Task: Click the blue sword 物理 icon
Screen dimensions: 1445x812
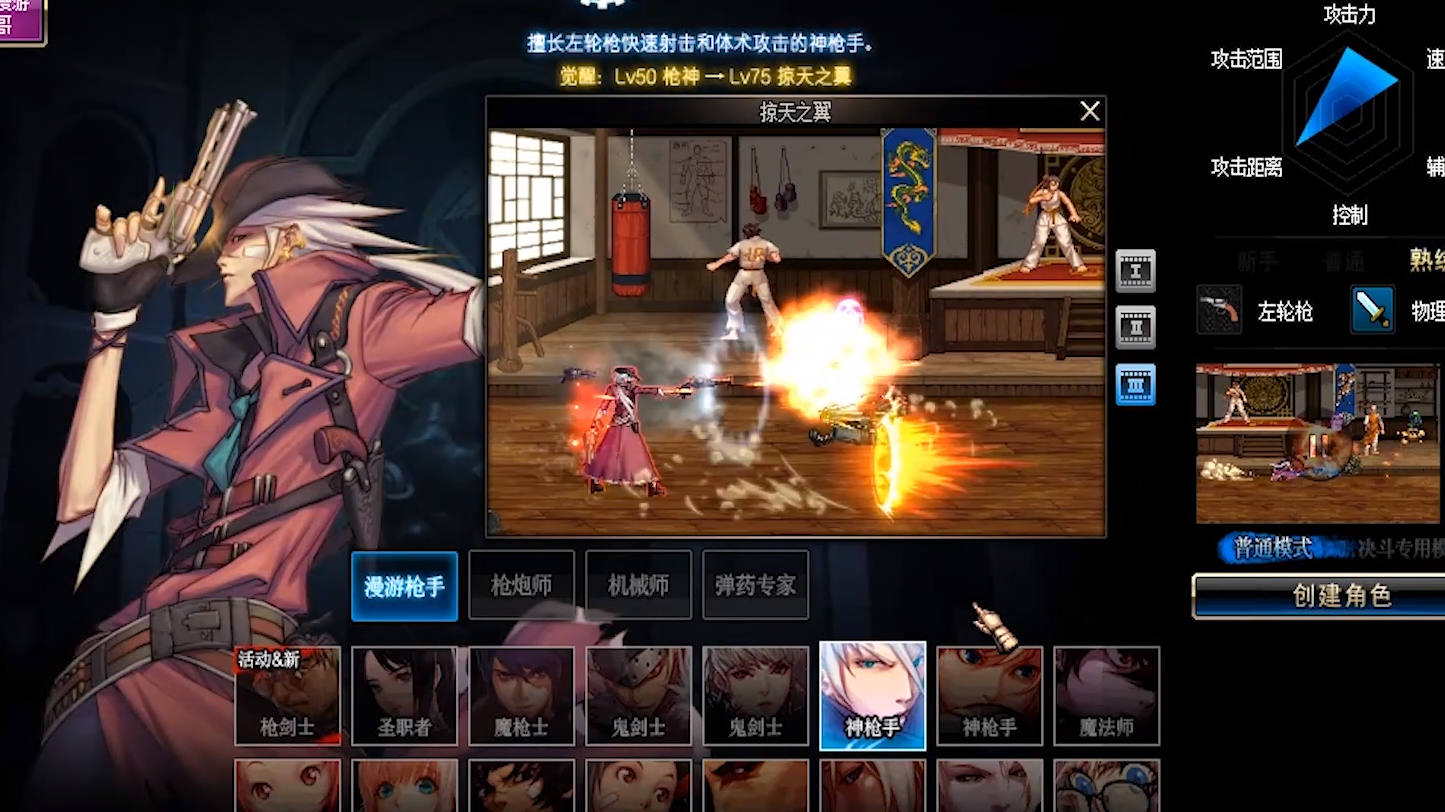Action: click(x=1372, y=310)
